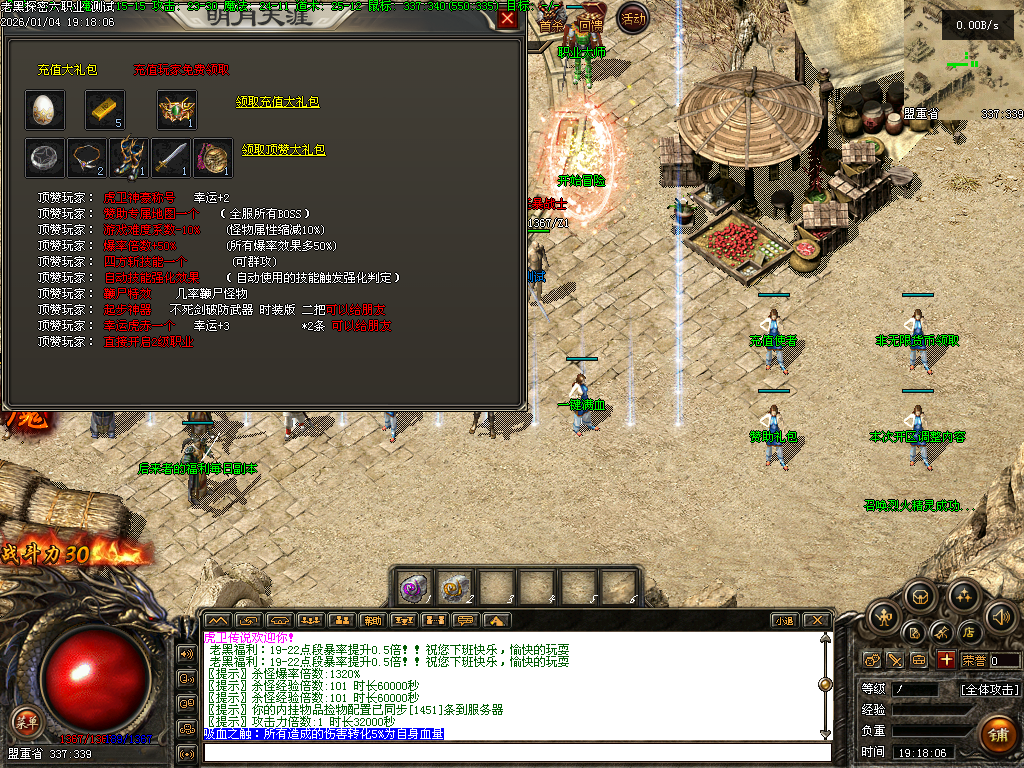This screenshot has width=1024, height=768.
Task: Use the yellow scroll in hotbar slot 2
Action: (455, 588)
